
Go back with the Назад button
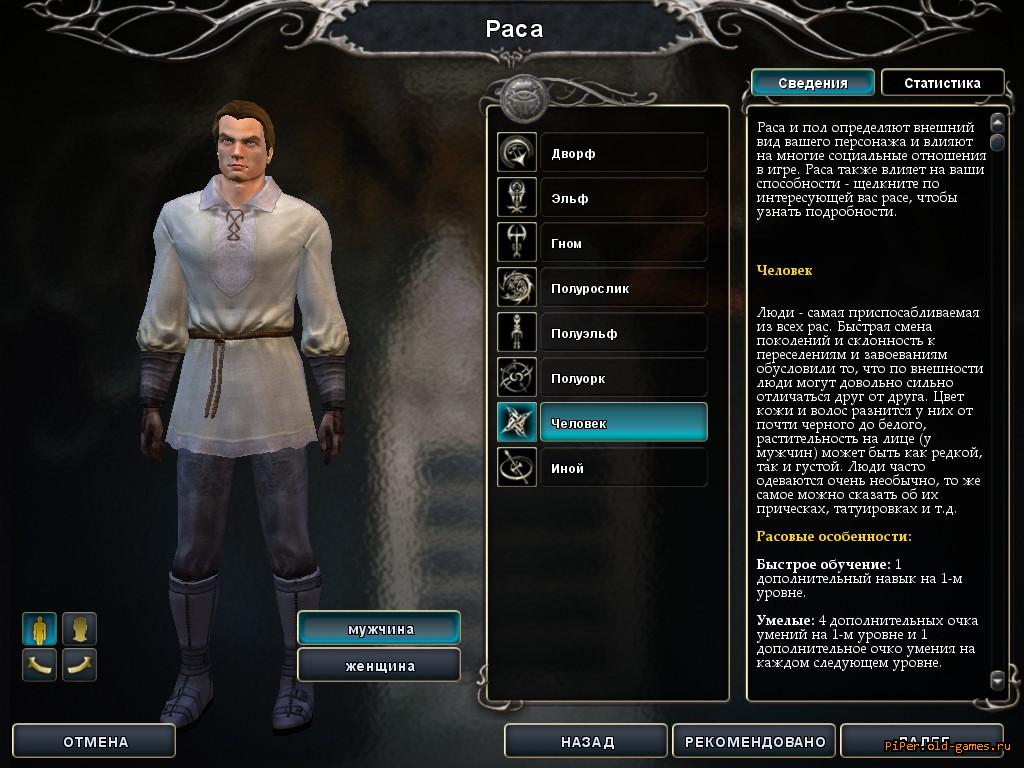click(587, 742)
